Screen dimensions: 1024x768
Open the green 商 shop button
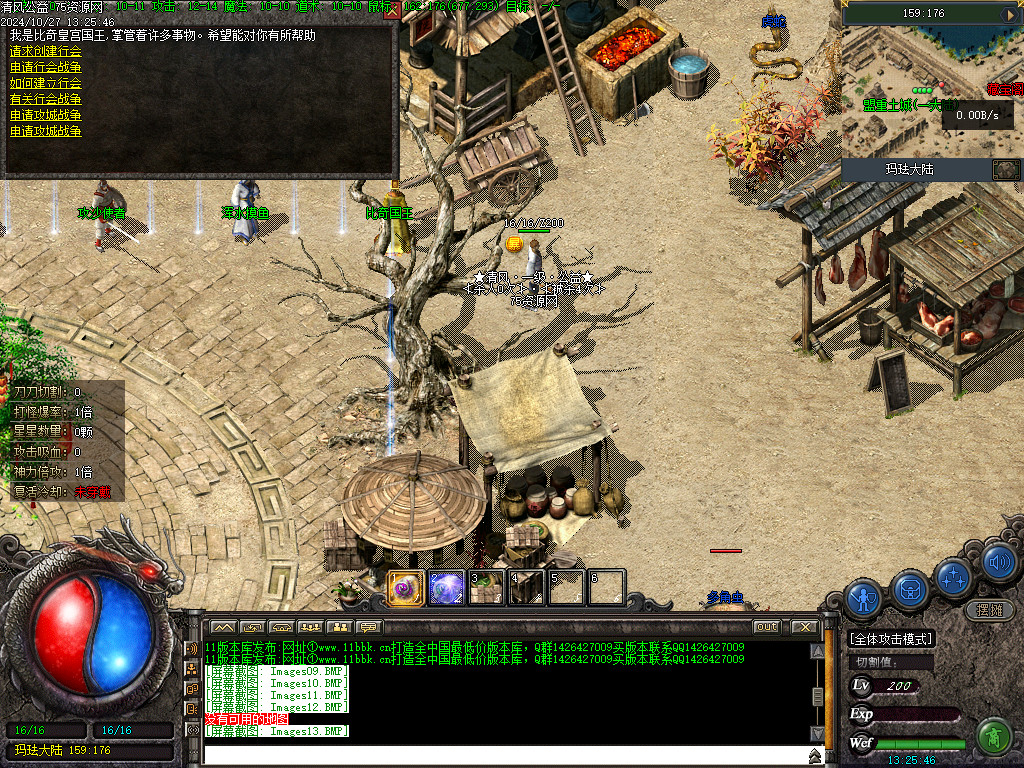993,737
